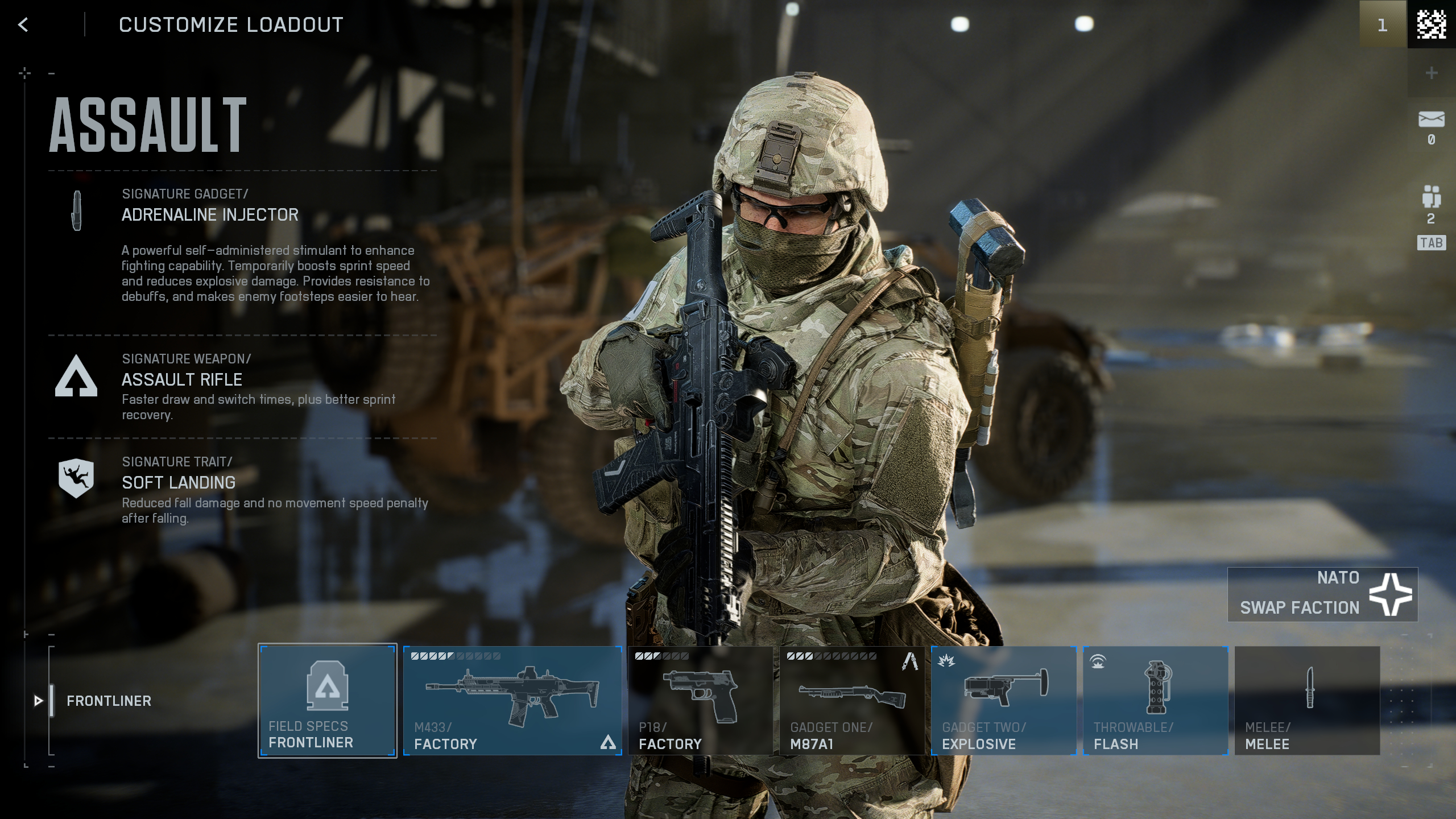
Task: Choose the Flash throwable grenade slot
Action: (x=1155, y=700)
